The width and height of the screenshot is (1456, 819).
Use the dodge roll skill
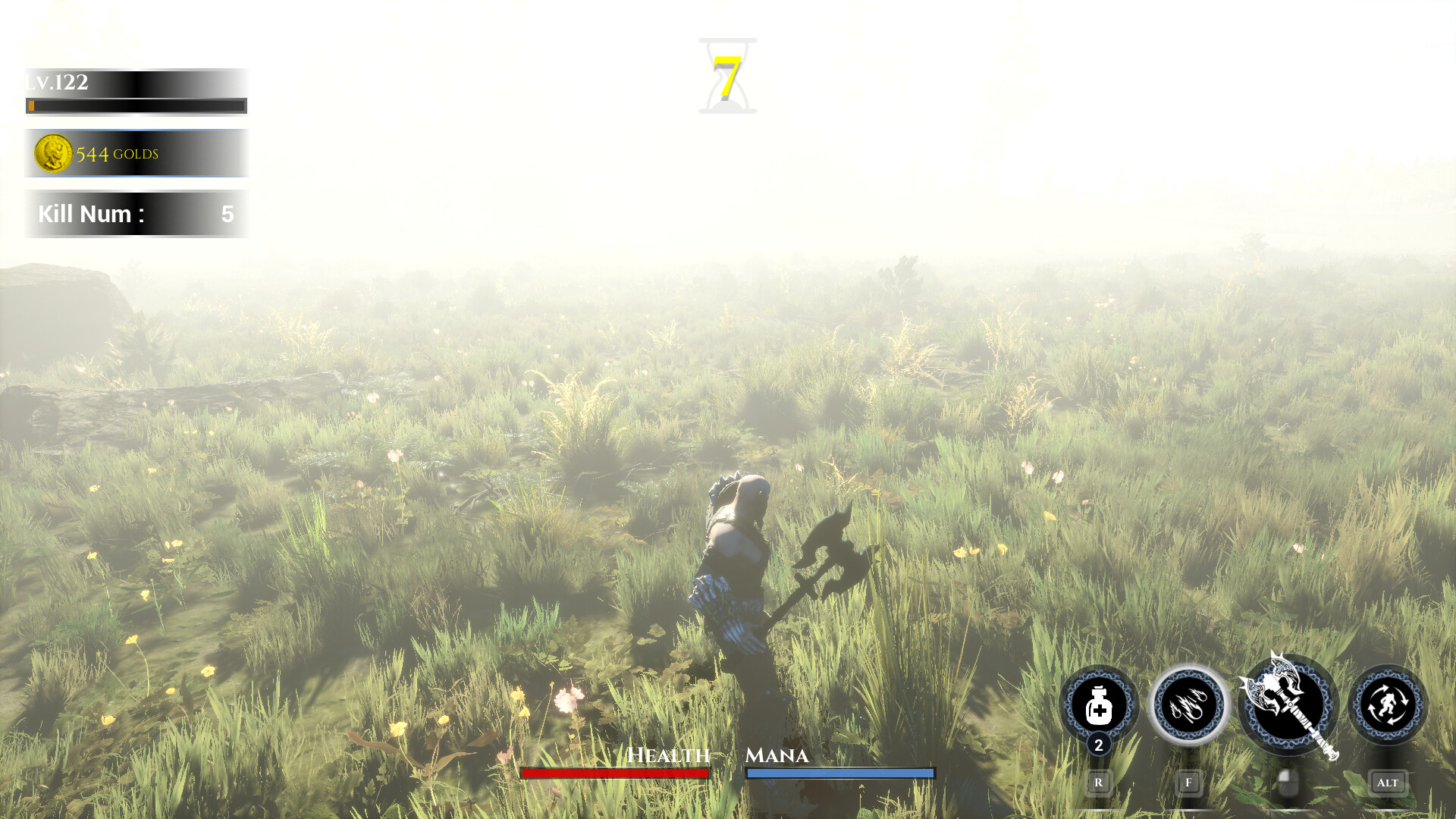click(1389, 704)
